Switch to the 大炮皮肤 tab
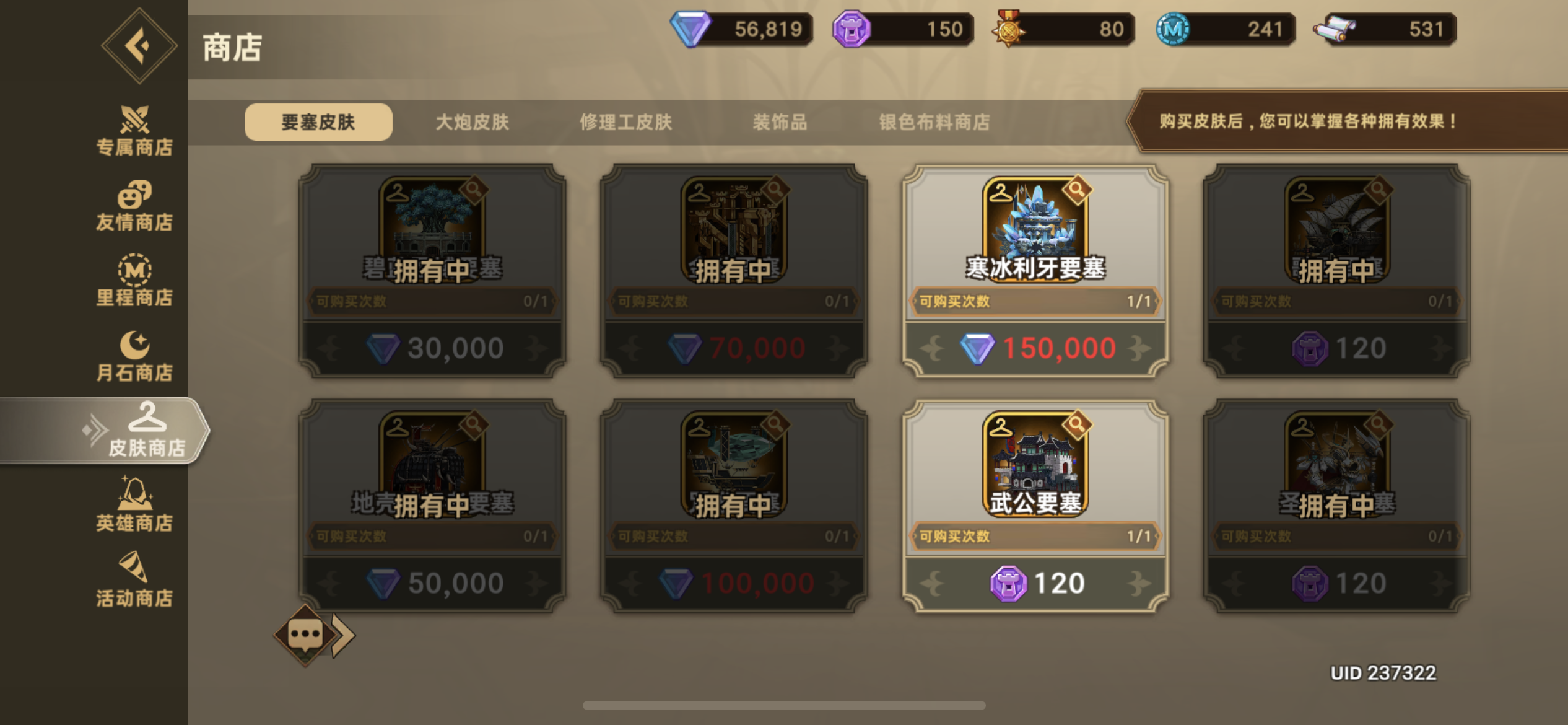The height and width of the screenshot is (725, 1568). pyautogui.click(x=472, y=122)
